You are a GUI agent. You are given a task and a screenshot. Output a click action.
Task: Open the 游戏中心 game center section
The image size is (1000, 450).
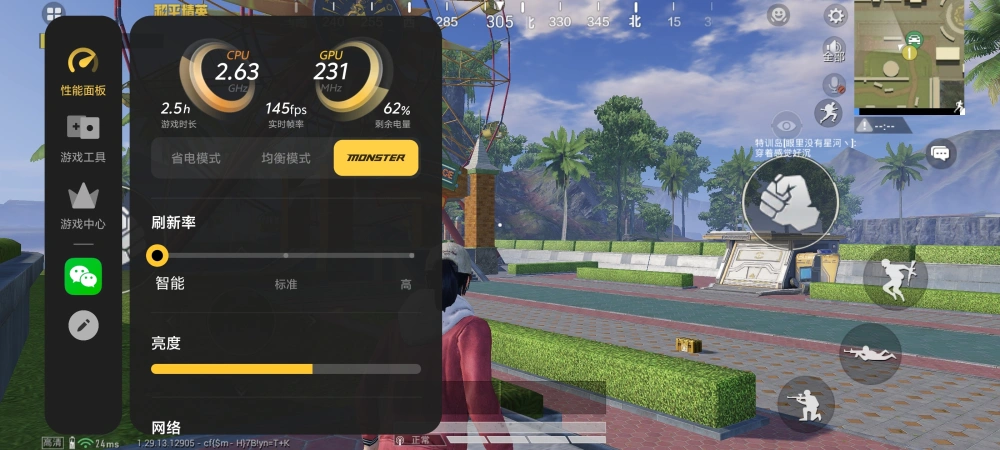(83, 205)
